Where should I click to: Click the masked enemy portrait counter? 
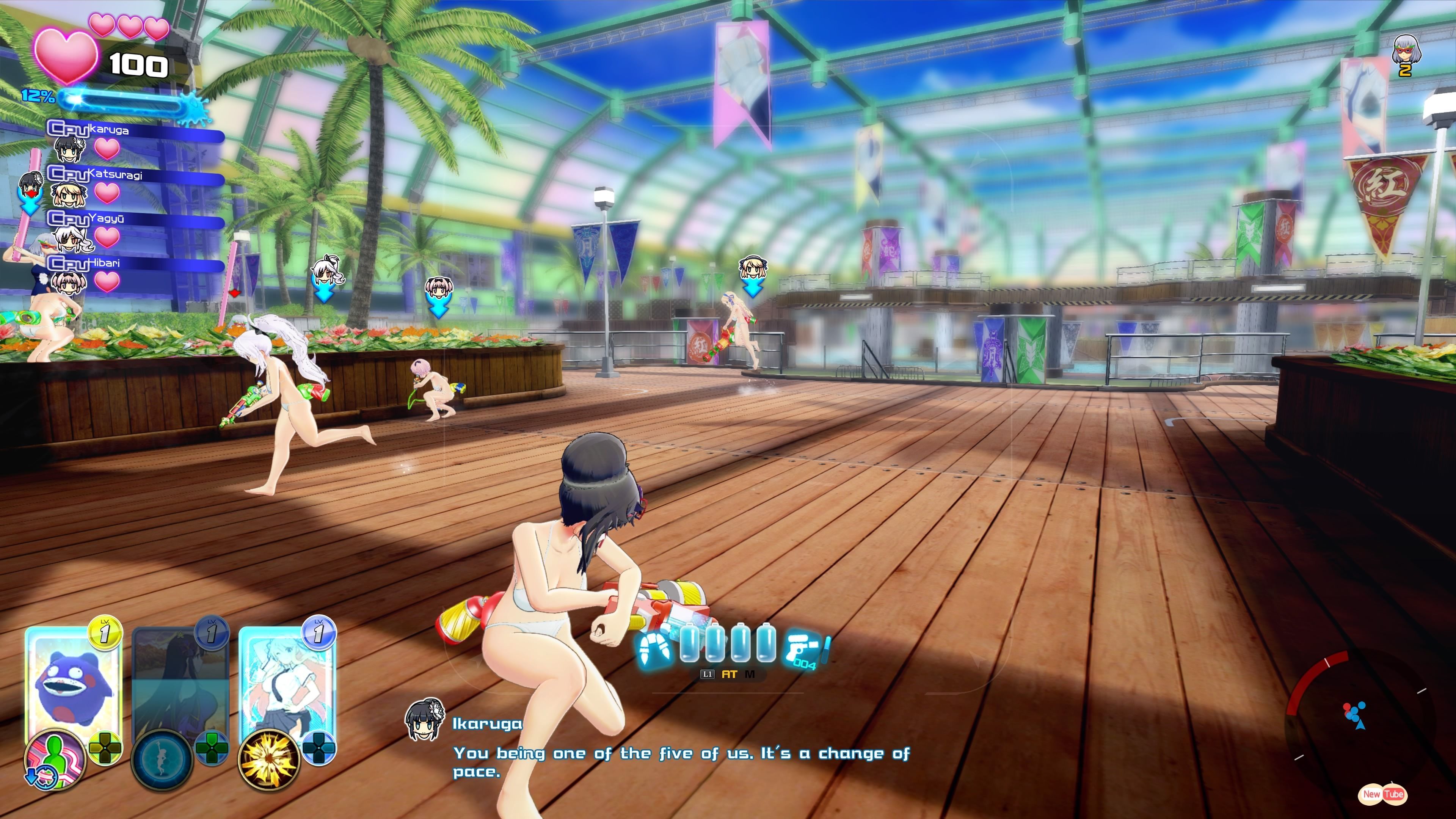pyautogui.click(x=1405, y=55)
